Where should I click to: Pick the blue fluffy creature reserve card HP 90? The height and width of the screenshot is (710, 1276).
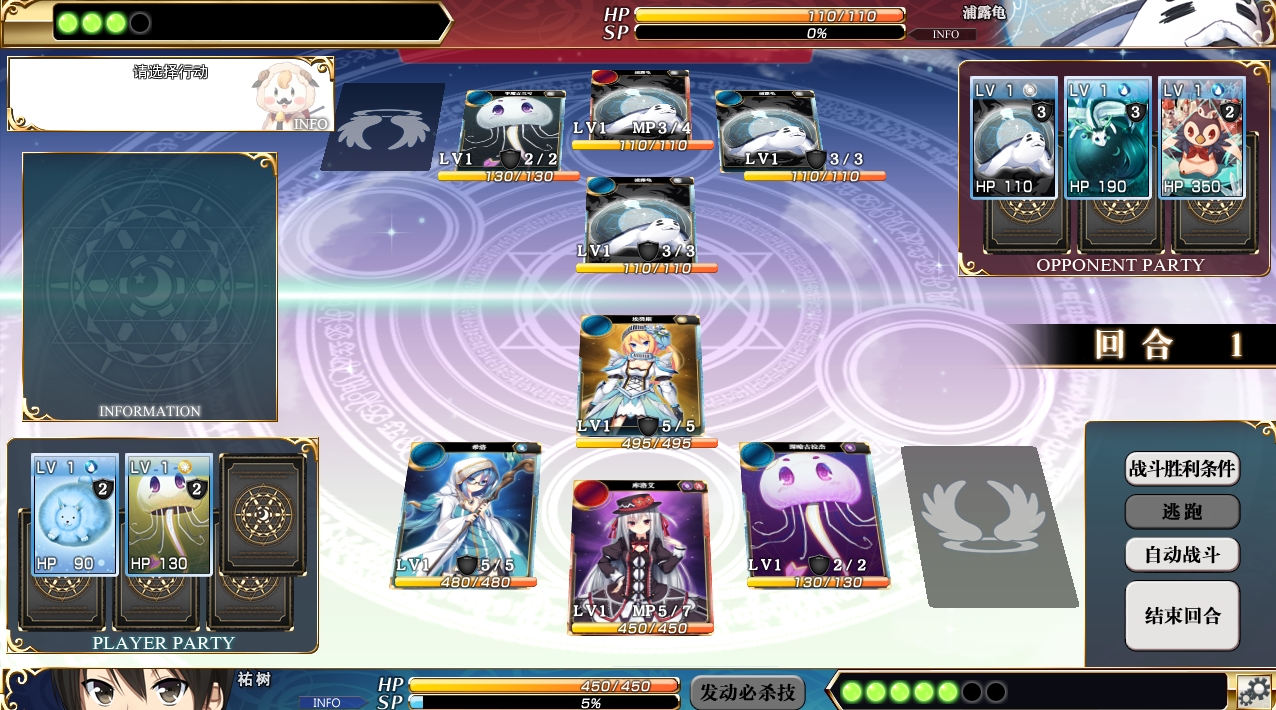tap(75, 515)
